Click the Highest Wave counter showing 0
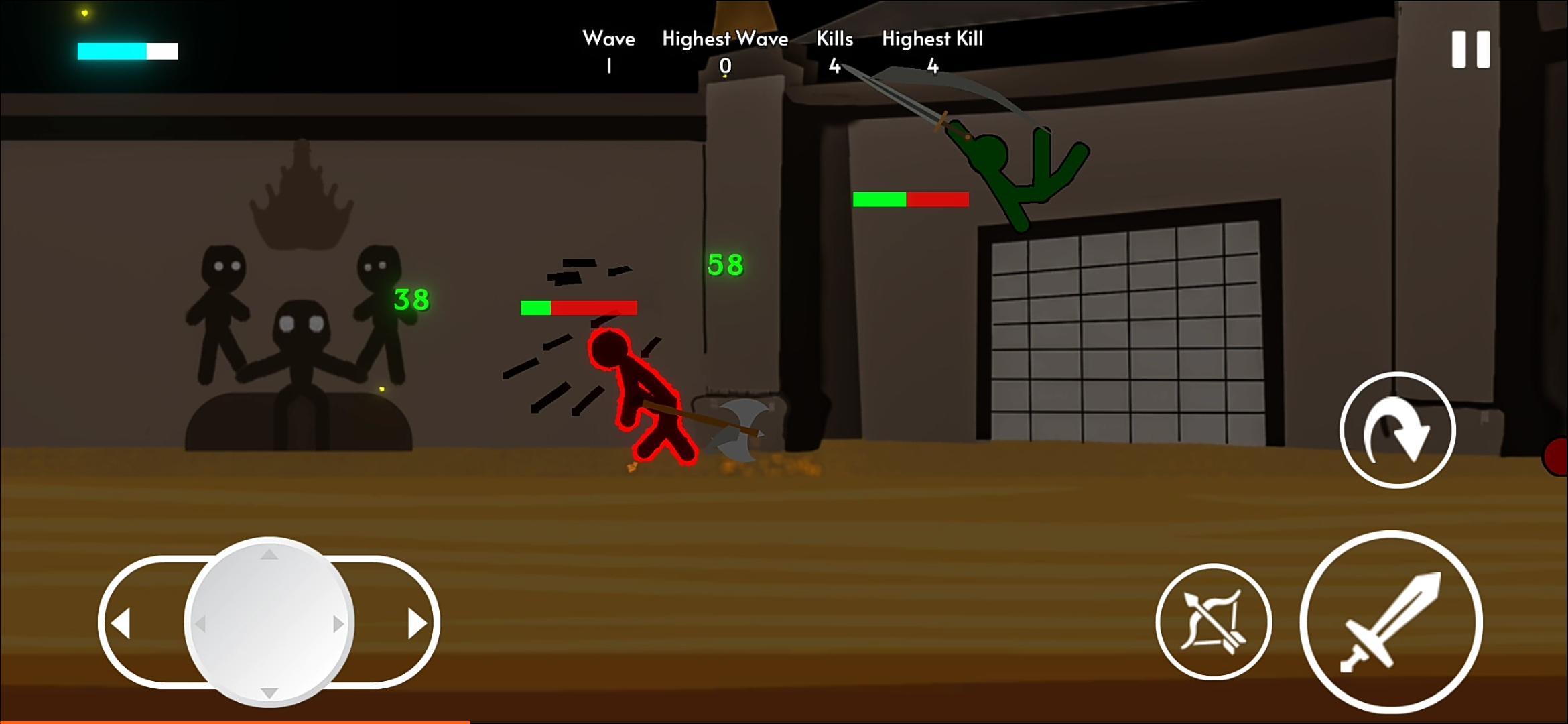 (x=725, y=66)
